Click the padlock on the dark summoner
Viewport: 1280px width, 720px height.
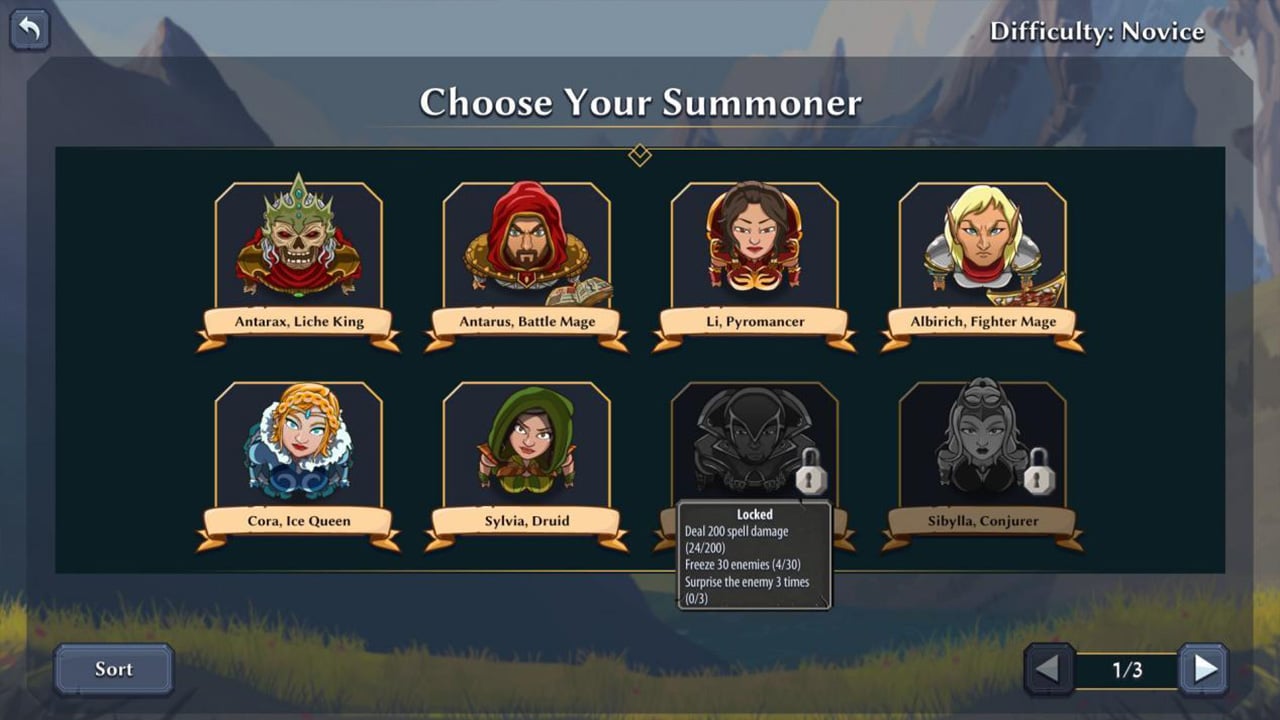point(812,479)
